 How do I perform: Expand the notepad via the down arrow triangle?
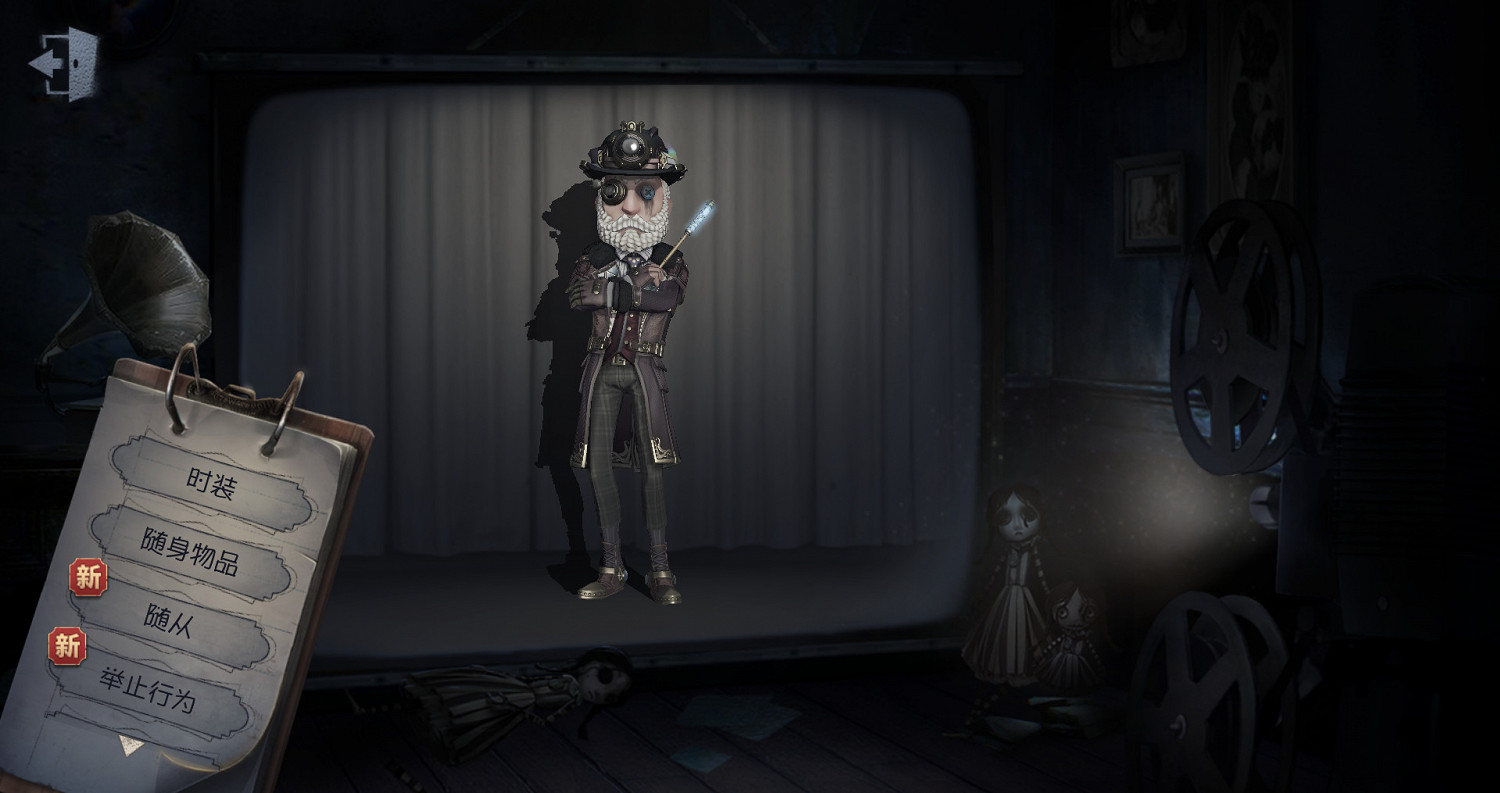[x=130, y=742]
